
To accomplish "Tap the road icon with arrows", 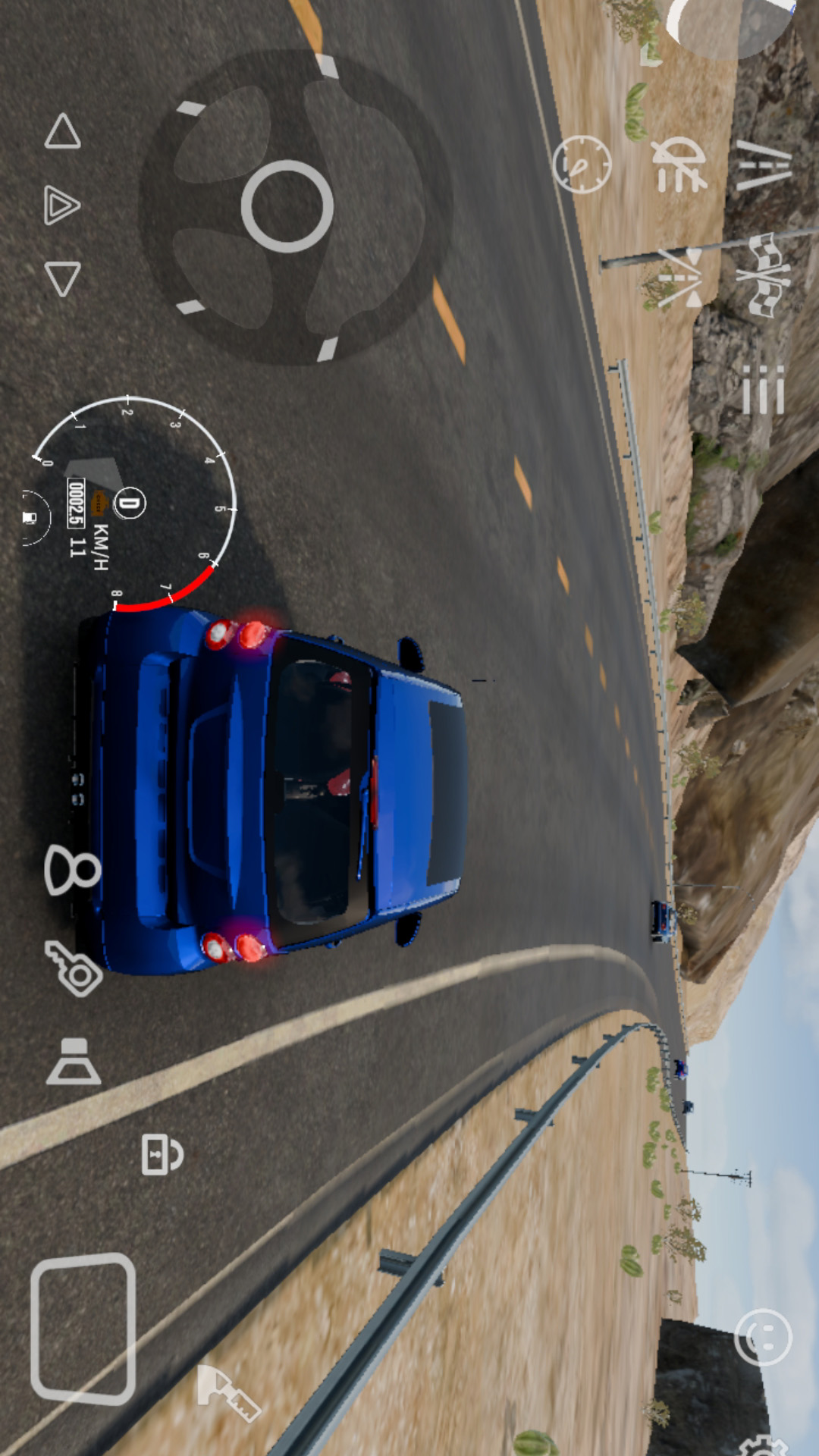I will pos(680,278).
